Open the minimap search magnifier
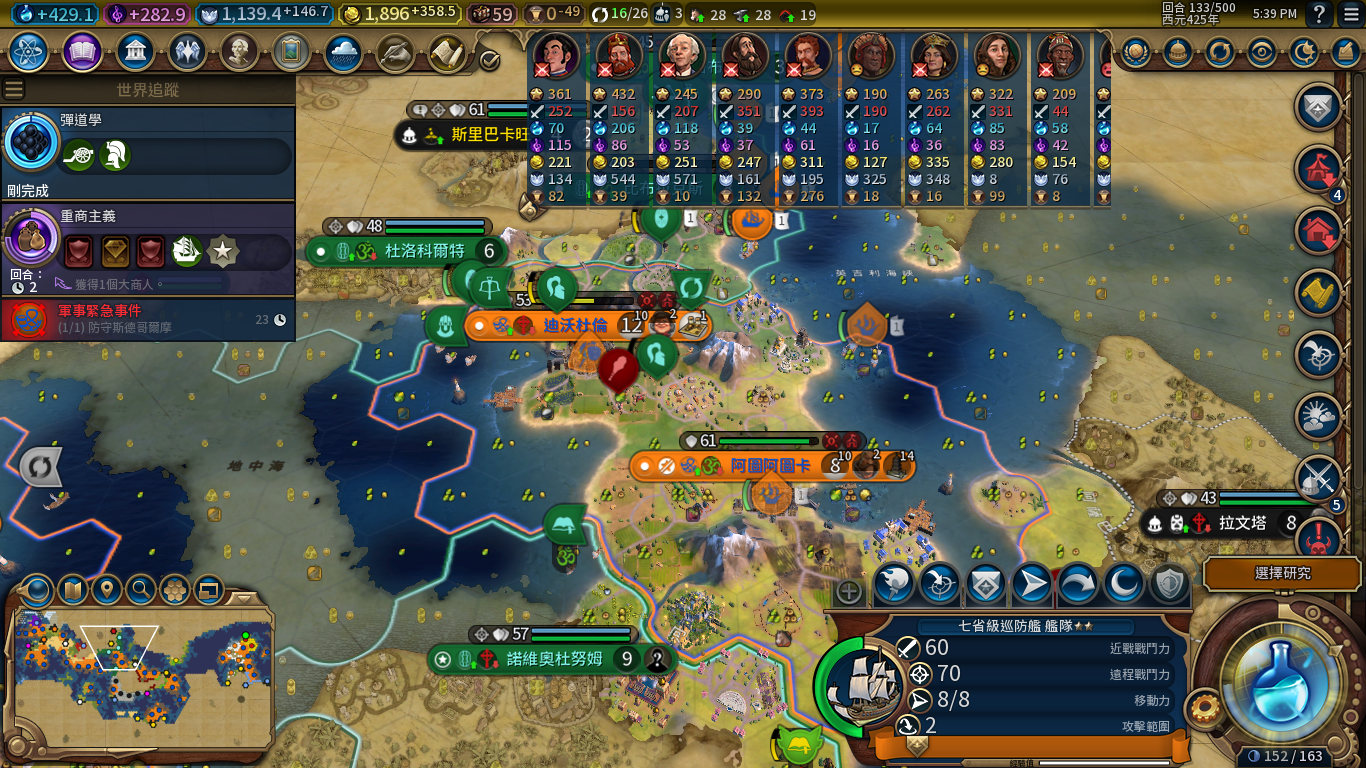Image resolution: width=1366 pixels, height=768 pixels. (141, 590)
